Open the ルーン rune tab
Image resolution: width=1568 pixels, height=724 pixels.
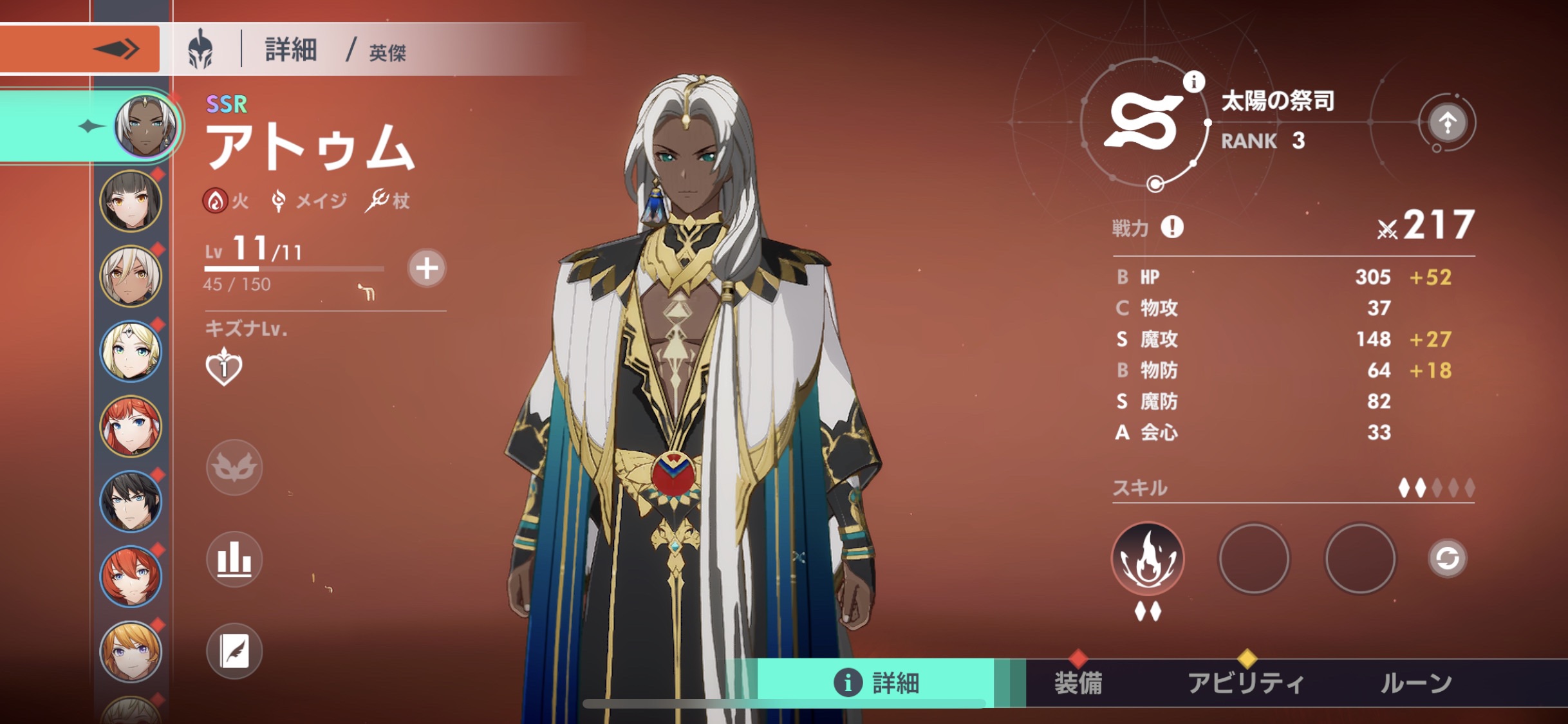1416,683
